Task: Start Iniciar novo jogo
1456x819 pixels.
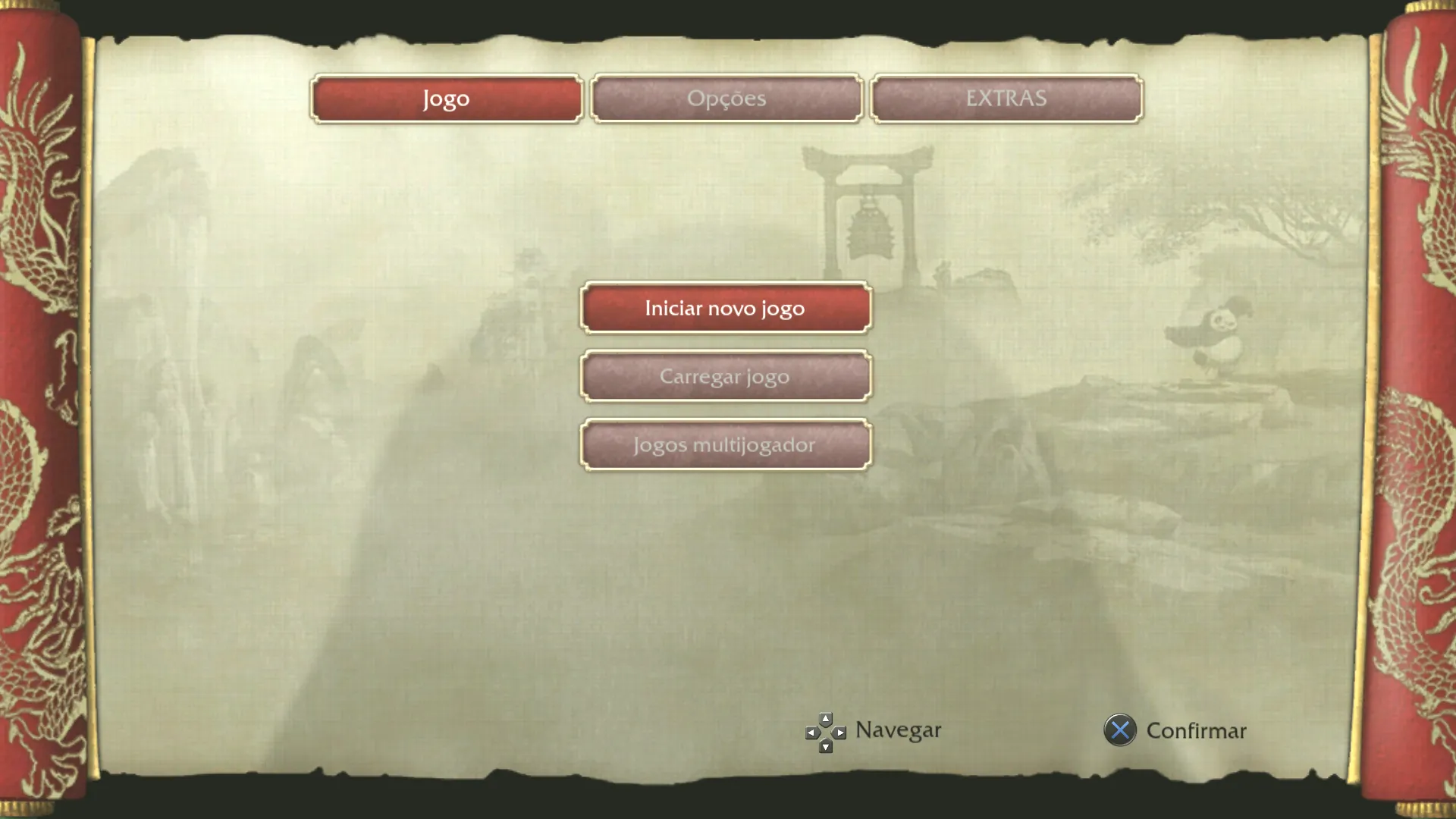Action: (x=725, y=308)
